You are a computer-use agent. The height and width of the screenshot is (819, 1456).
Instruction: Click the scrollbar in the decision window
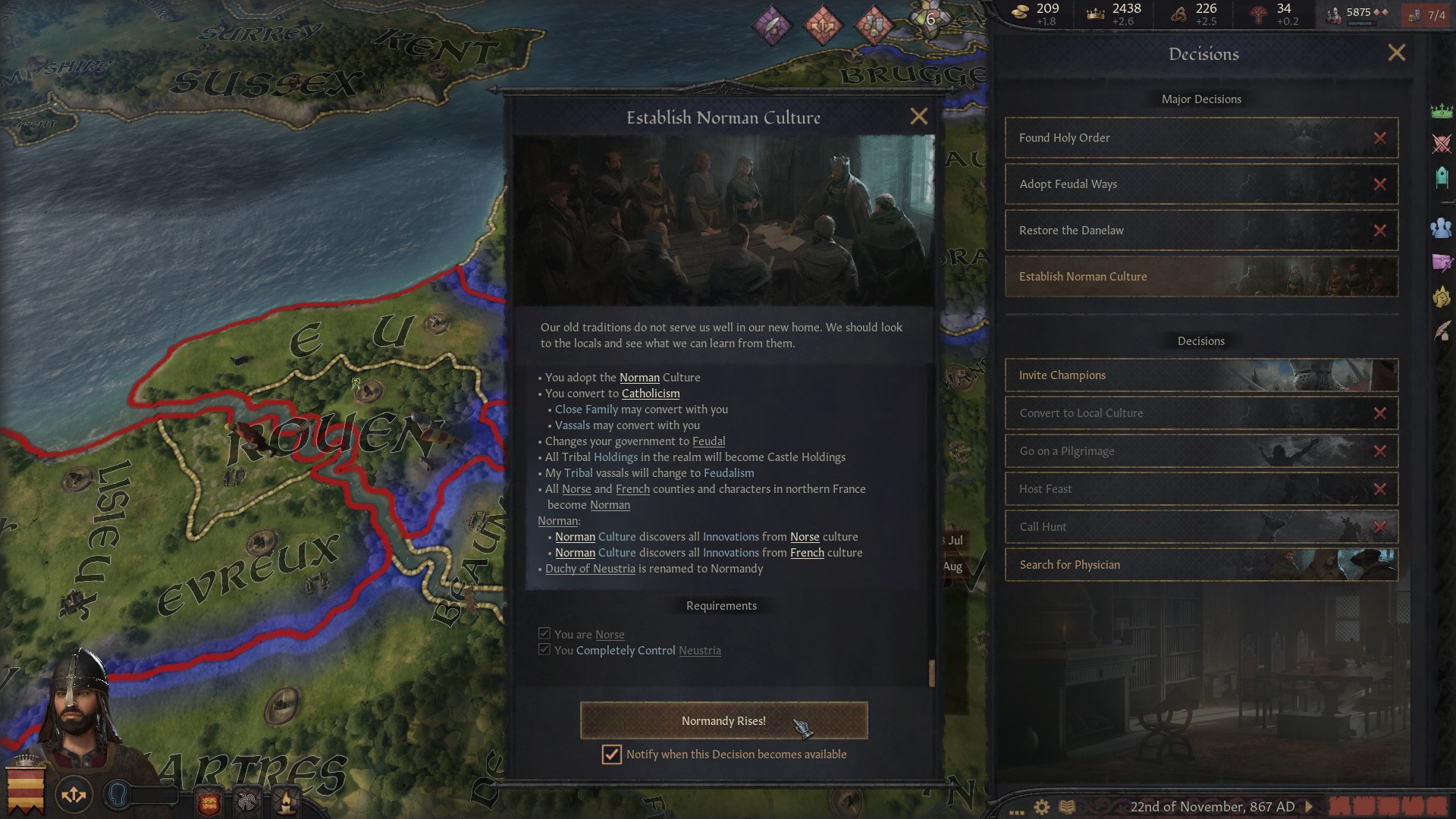pos(930,672)
